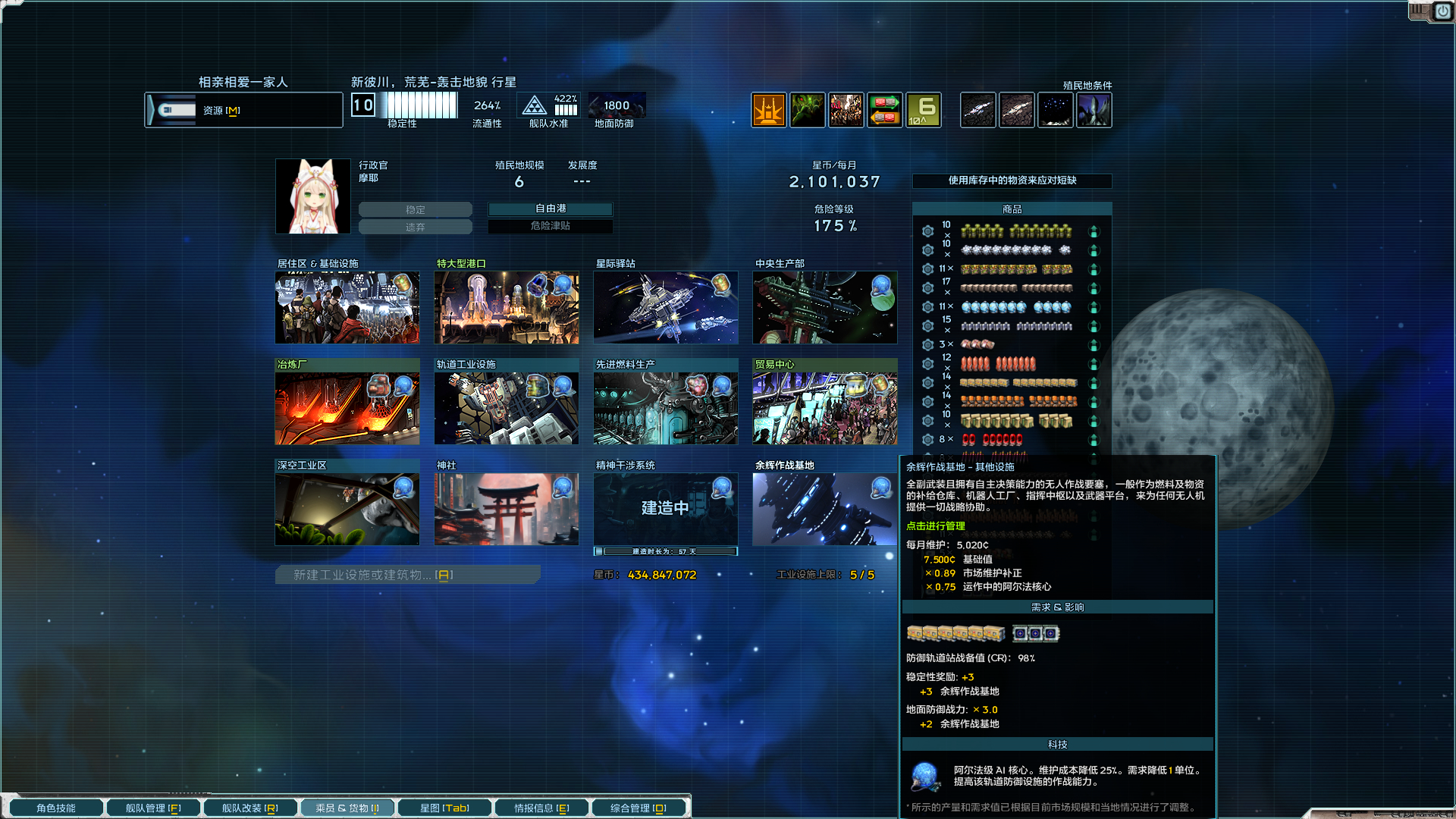The height and width of the screenshot is (819, 1456).
Task: Toggle 使用库存中的物资来应对短缺
Action: (x=1012, y=181)
